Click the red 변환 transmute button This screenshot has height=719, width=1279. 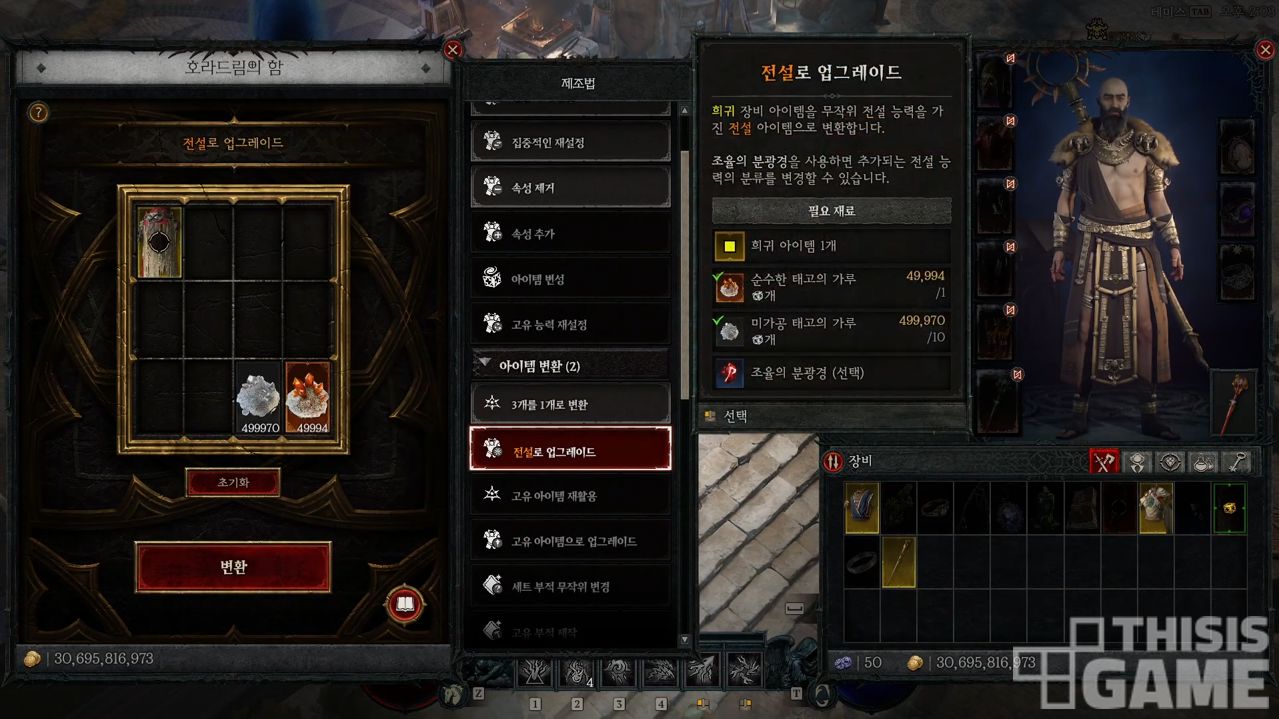[x=233, y=567]
